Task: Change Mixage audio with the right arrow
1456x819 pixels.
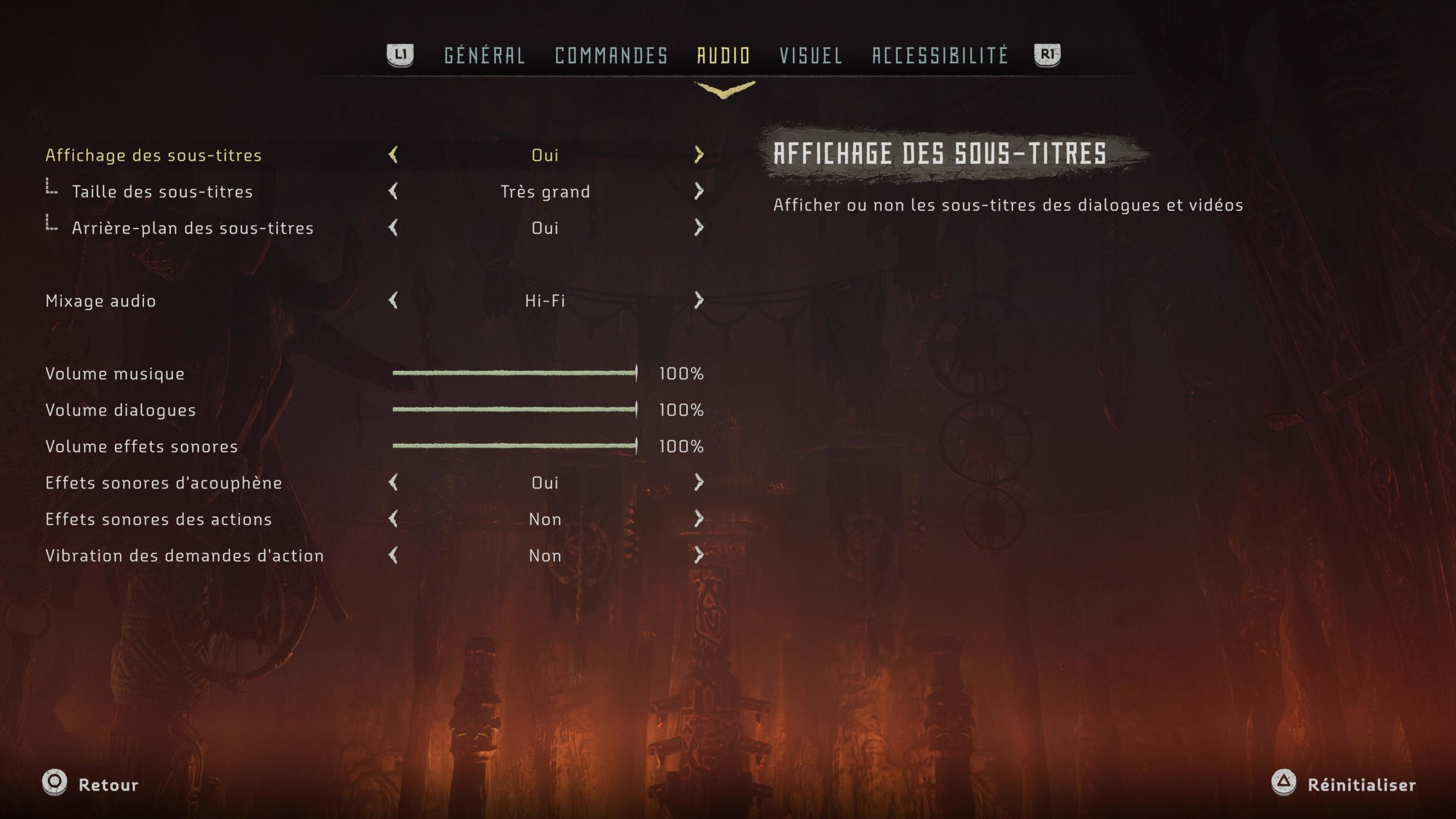Action: (x=699, y=300)
